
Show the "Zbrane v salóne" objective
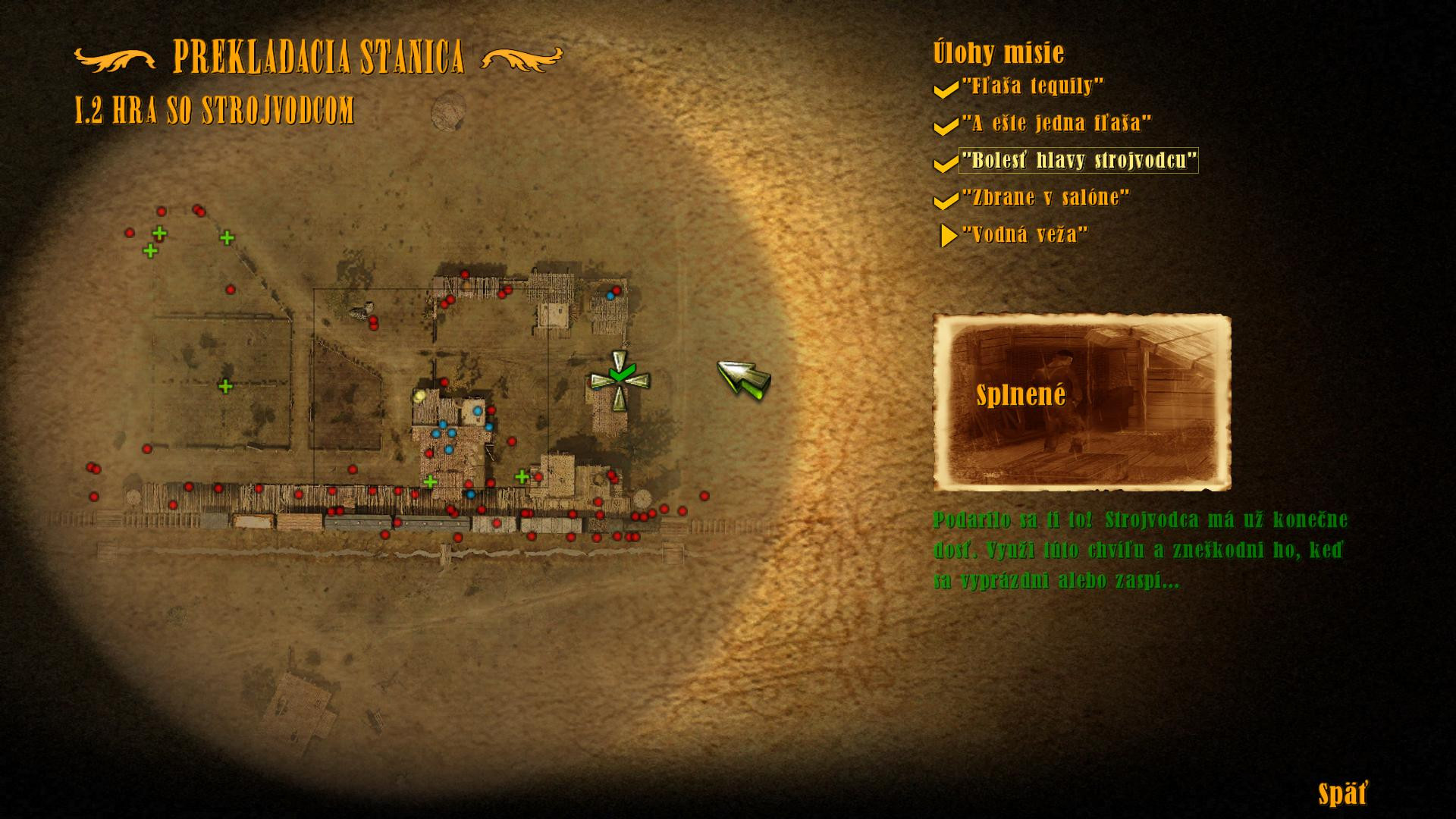point(1045,198)
